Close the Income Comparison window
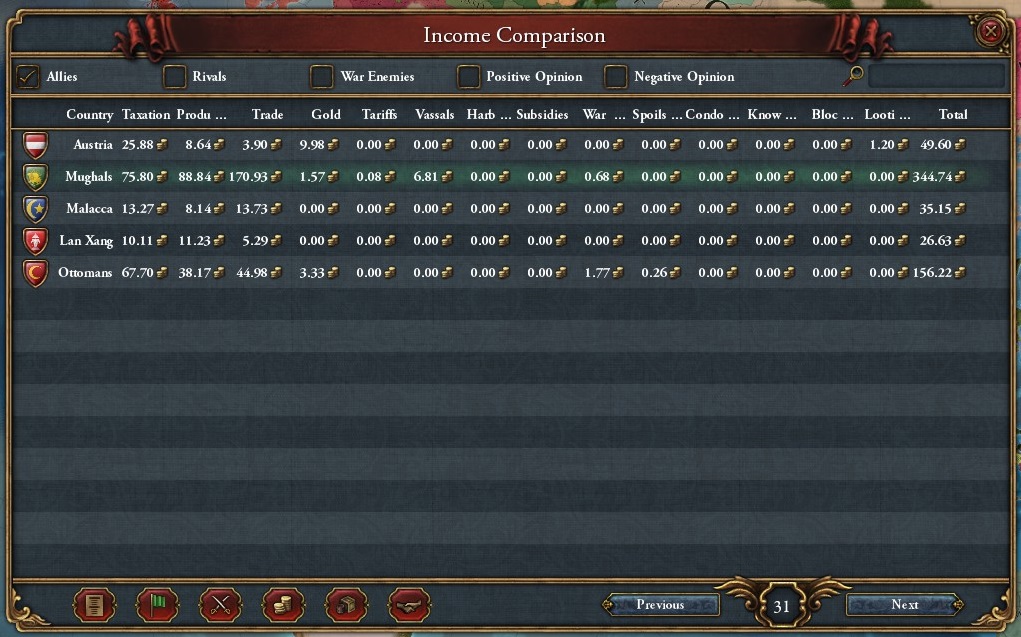The width and height of the screenshot is (1021, 637). 990,32
